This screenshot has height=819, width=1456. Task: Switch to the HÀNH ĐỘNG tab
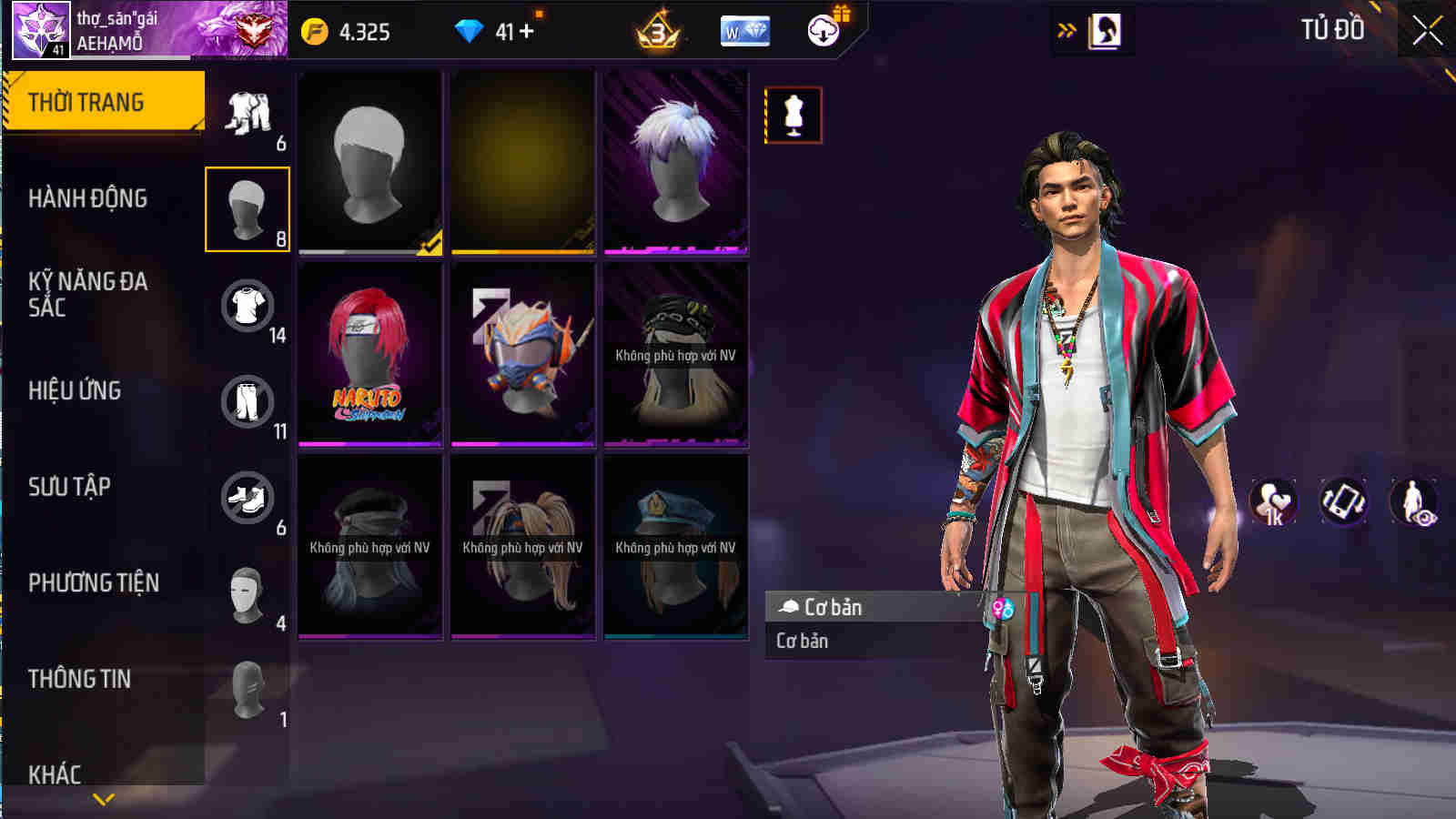(x=91, y=198)
